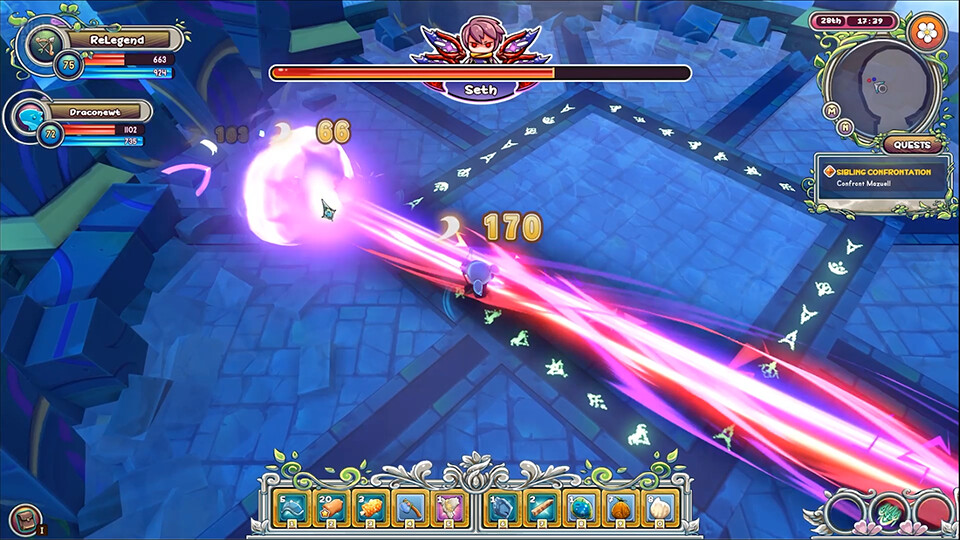
Task: Choose the orange pumpkin item slot
Action: [619, 509]
